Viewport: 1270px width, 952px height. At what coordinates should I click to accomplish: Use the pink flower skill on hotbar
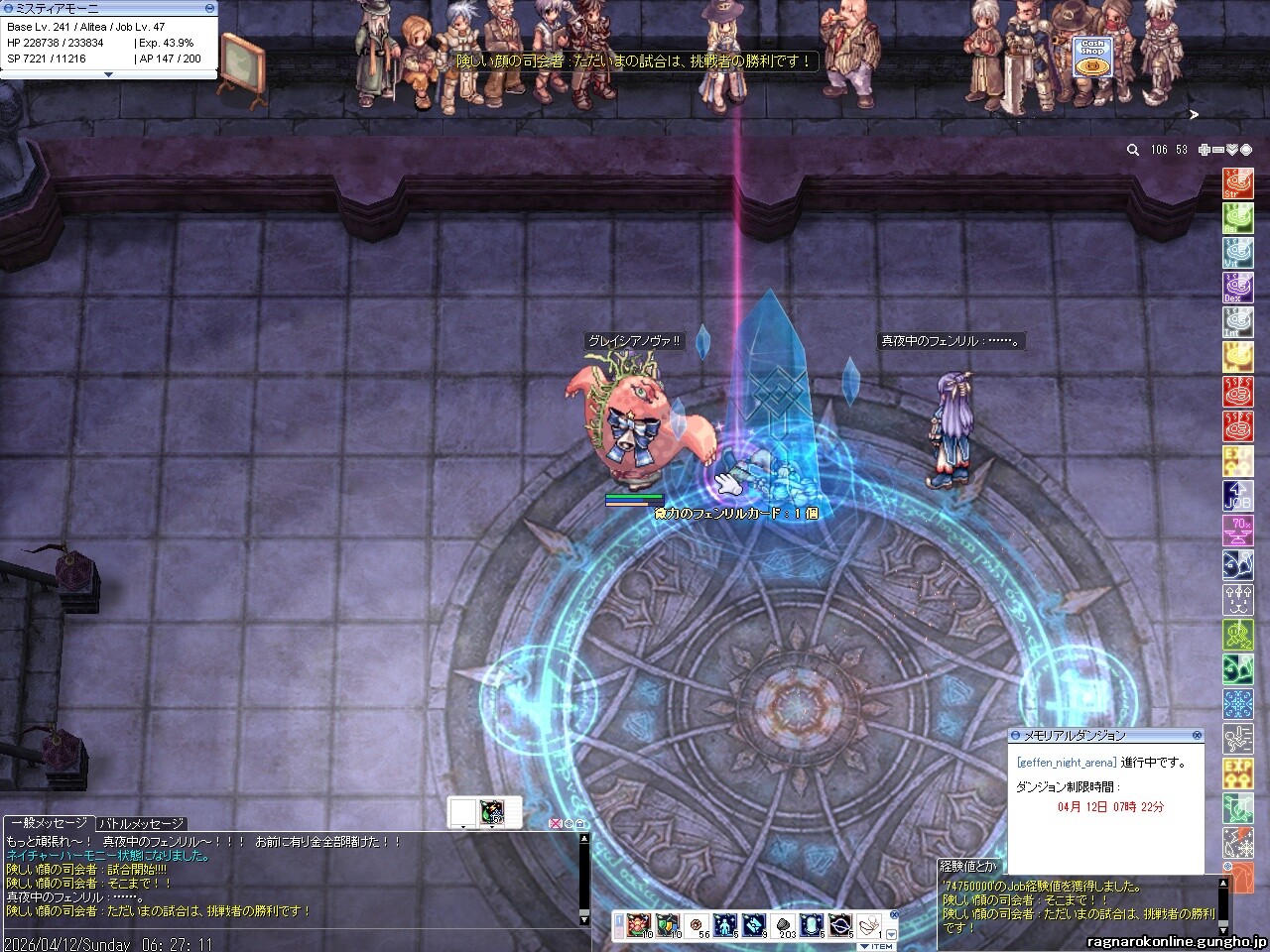click(636, 925)
